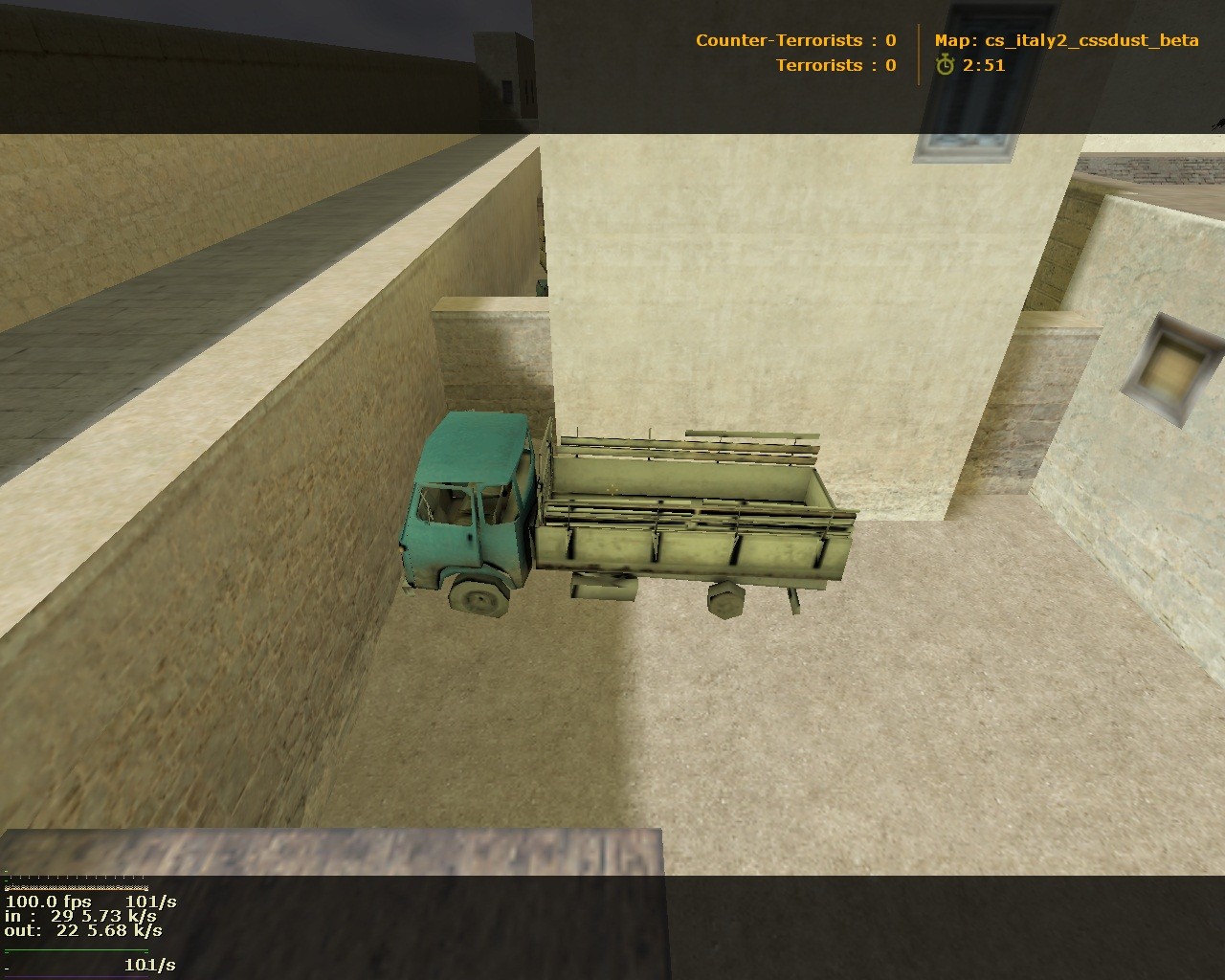
Task: Toggle the netgraph FPS readout
Action: pyautogui.click(x=46, y=902)
